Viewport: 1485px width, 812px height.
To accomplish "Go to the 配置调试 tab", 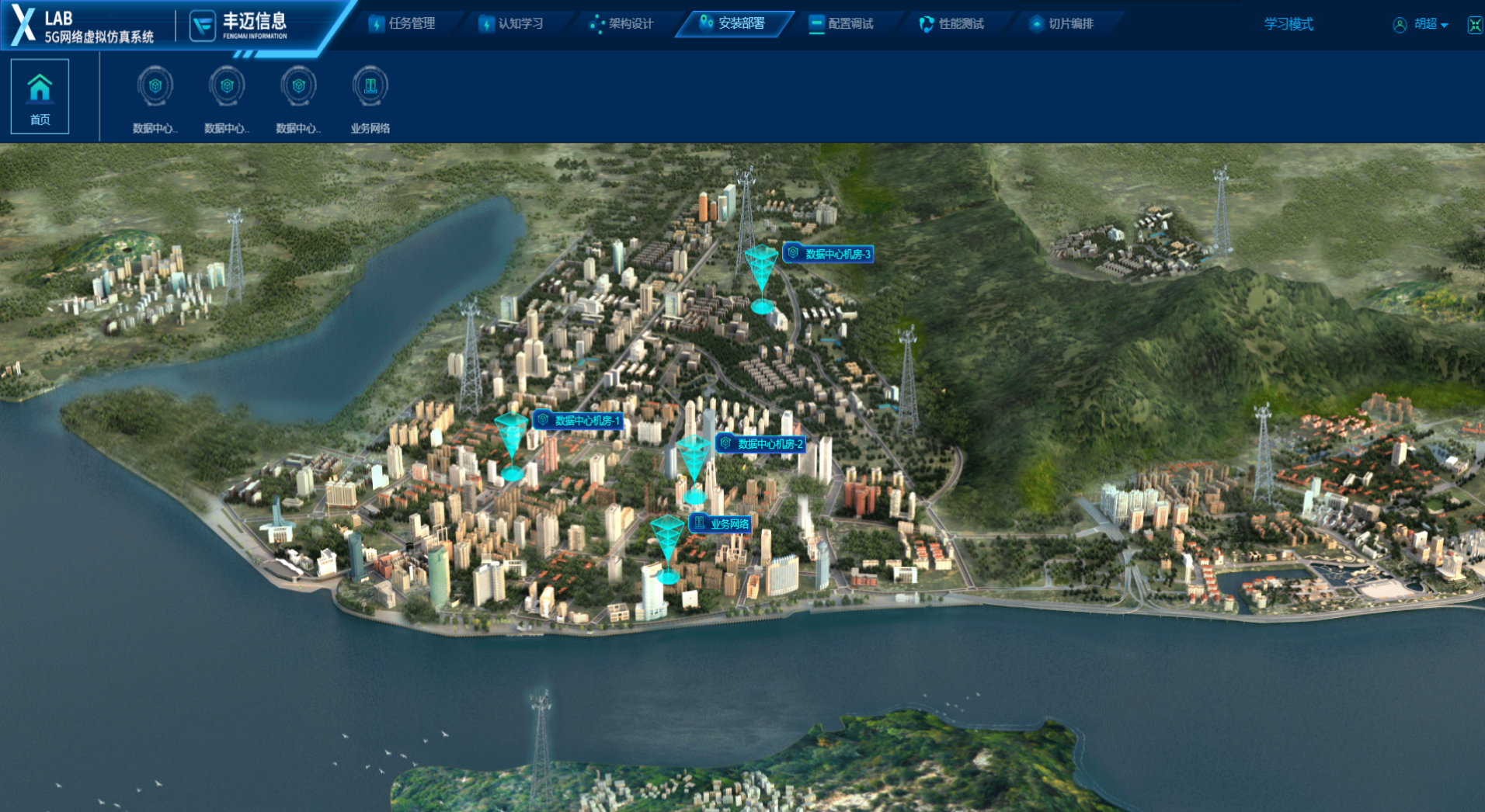I will pyautogui.click(x=842, y=23).
